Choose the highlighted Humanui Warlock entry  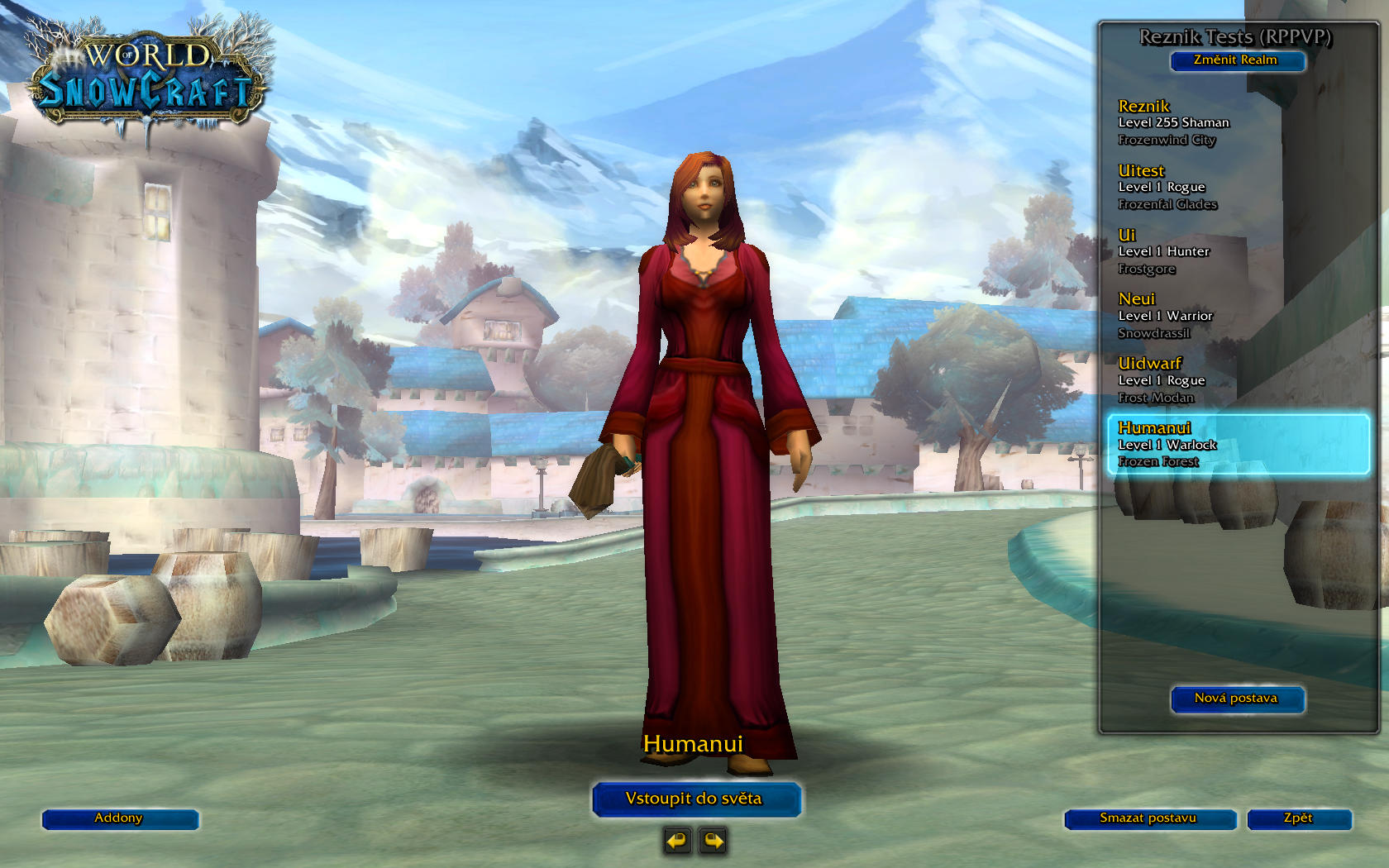1237,445
